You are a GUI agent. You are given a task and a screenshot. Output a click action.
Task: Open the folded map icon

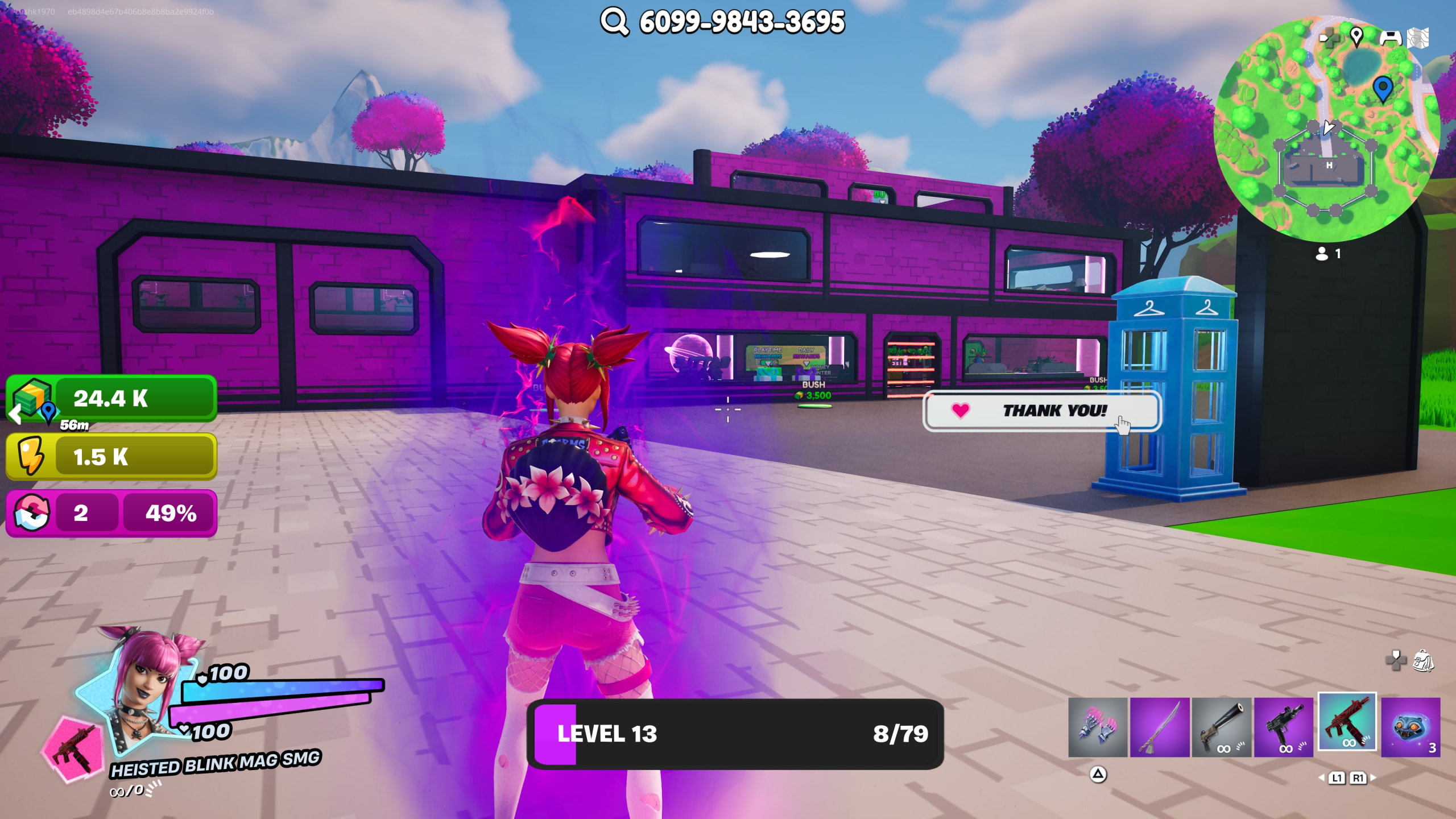1418,38
